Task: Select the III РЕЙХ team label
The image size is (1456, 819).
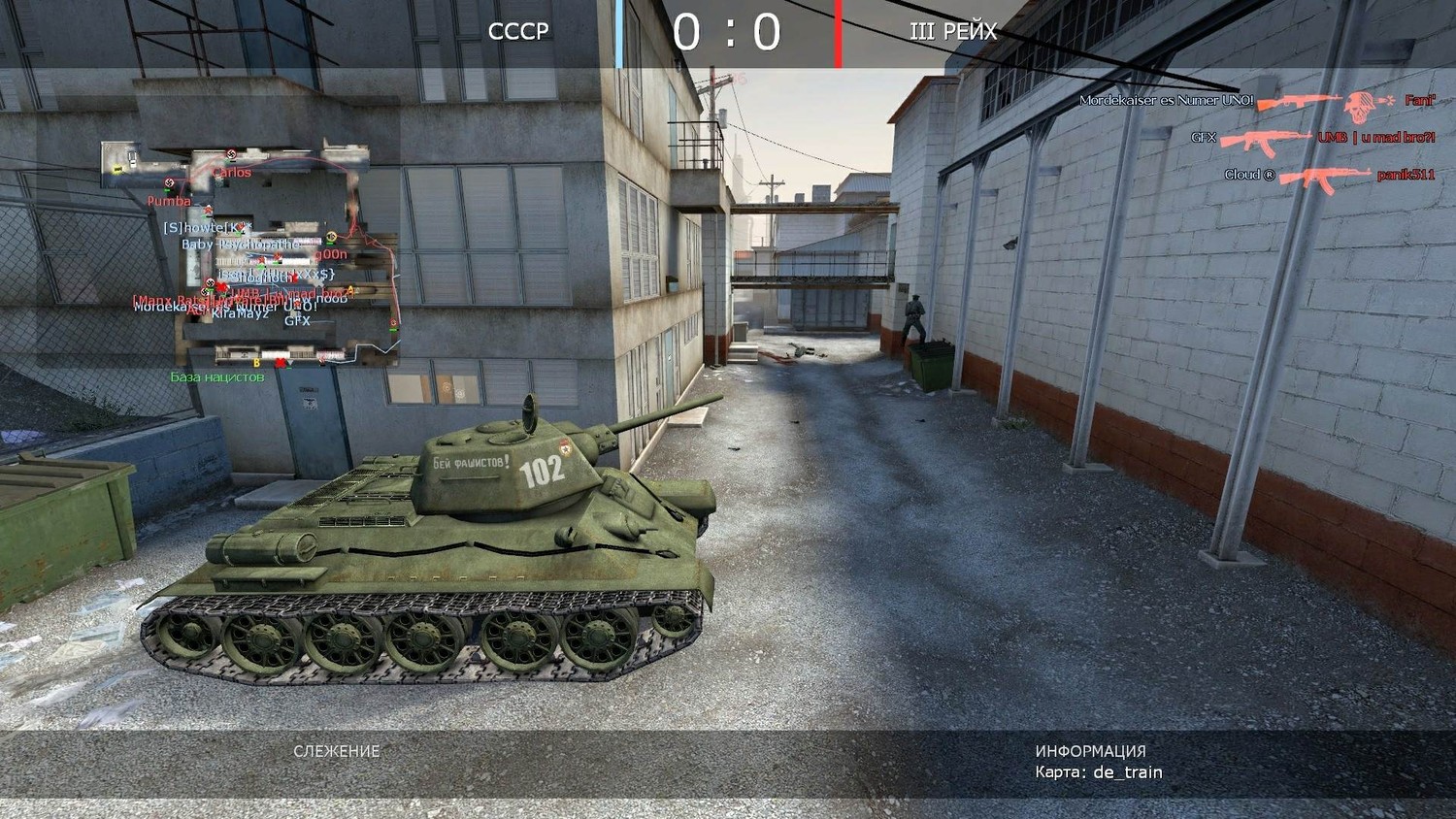Action: 953,32
